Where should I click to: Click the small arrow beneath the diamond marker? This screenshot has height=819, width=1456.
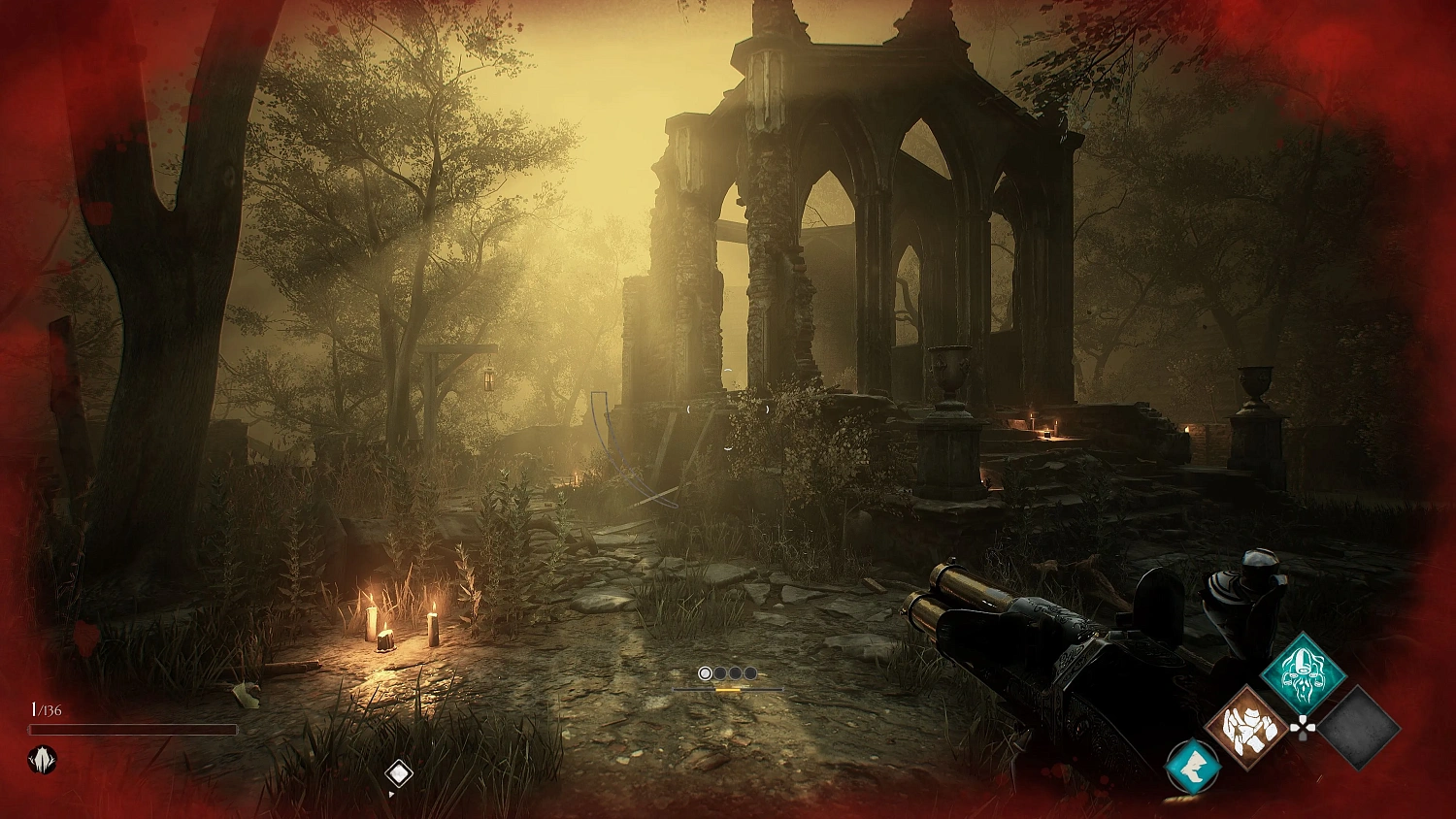[x=392, y=793]
